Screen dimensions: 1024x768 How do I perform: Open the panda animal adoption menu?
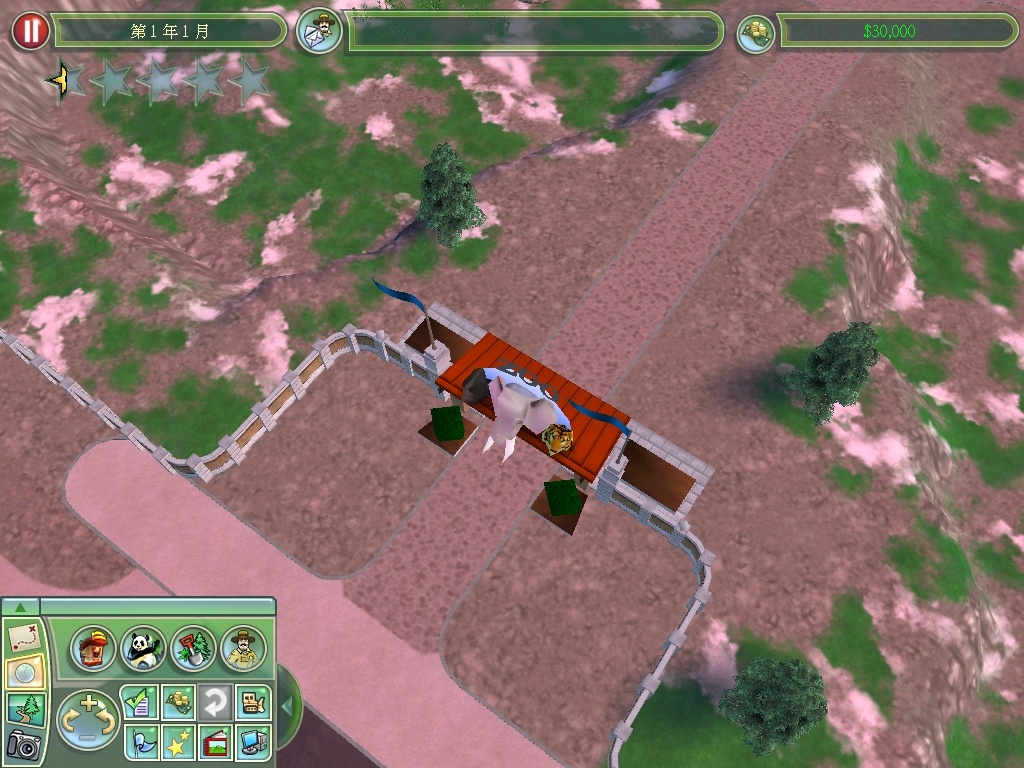point(142,649)
